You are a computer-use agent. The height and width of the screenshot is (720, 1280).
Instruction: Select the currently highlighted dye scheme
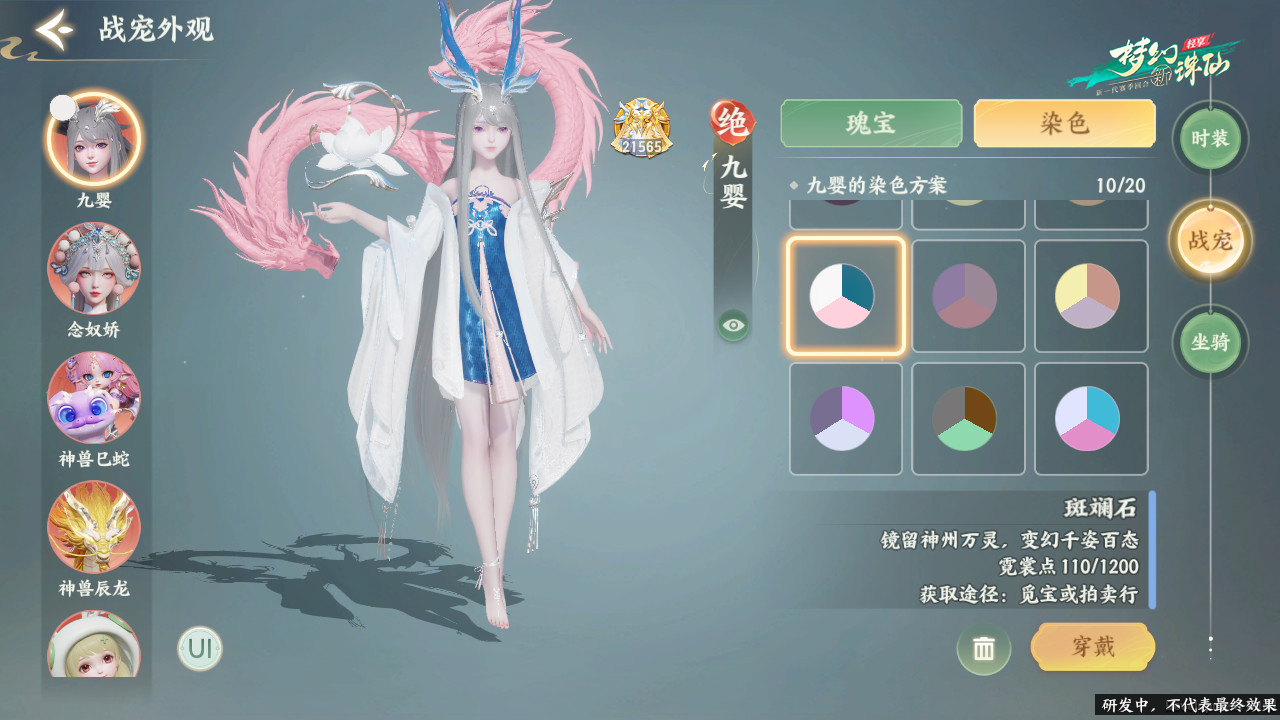(845, 295)
